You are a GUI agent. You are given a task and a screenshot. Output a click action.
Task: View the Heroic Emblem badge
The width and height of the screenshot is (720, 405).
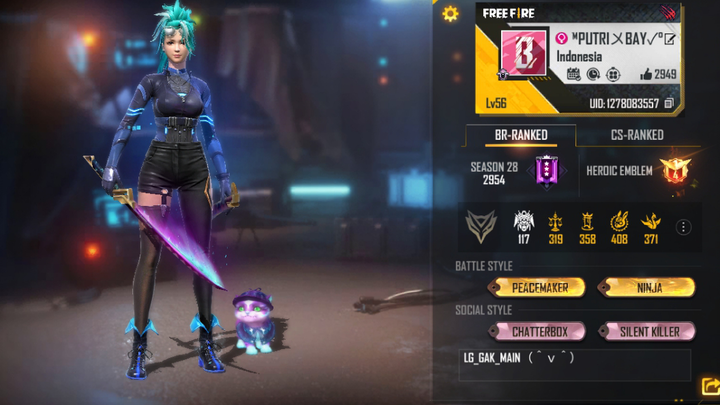[672, 171]
